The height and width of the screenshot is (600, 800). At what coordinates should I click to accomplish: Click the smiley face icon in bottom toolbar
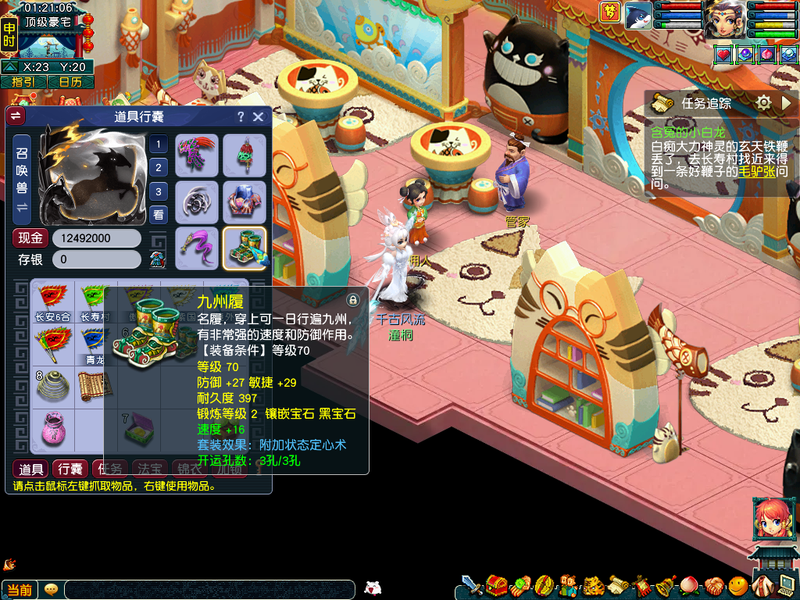pos(737,584)
